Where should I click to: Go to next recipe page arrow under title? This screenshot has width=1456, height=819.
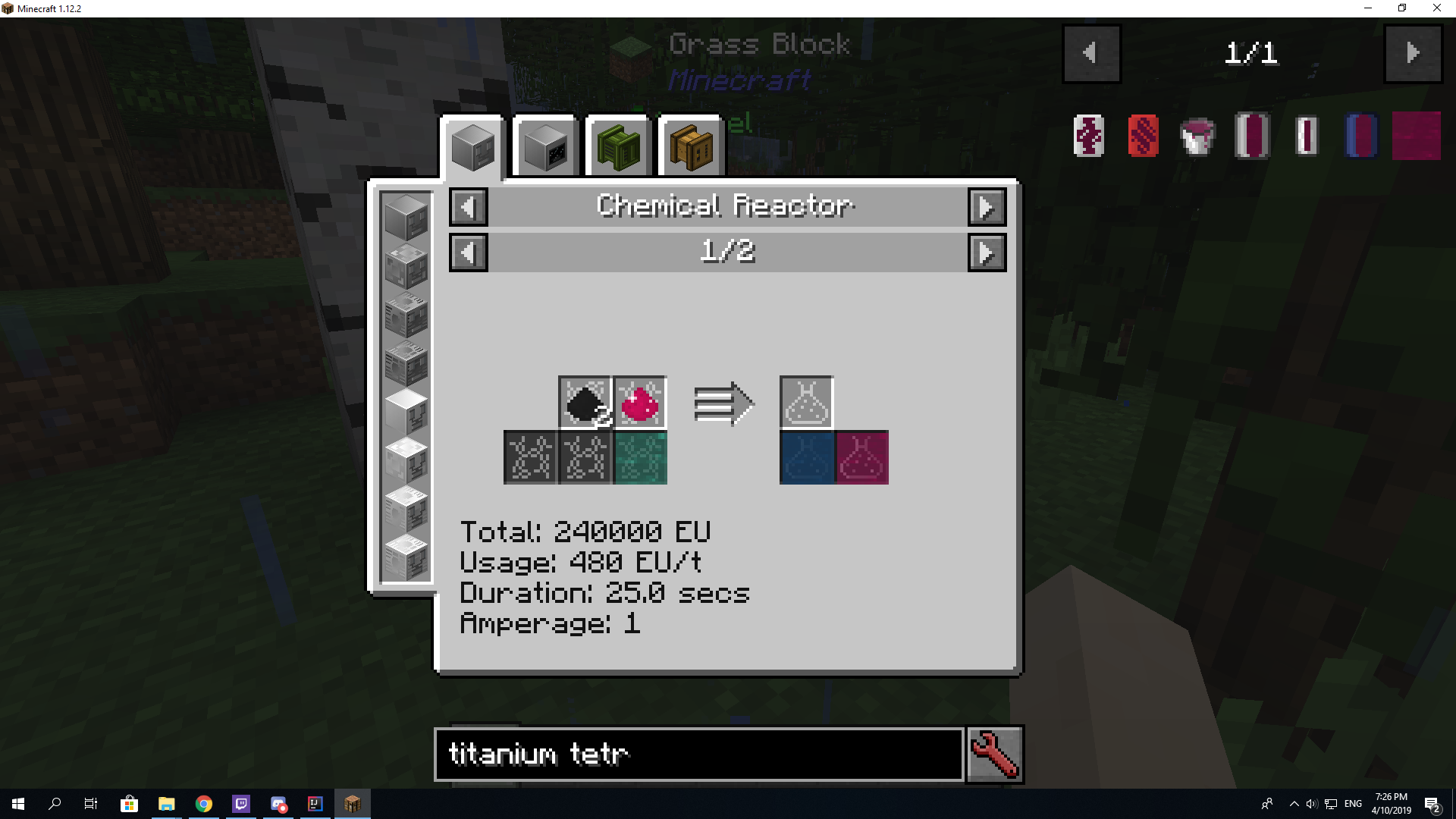(x=987, y=252)
